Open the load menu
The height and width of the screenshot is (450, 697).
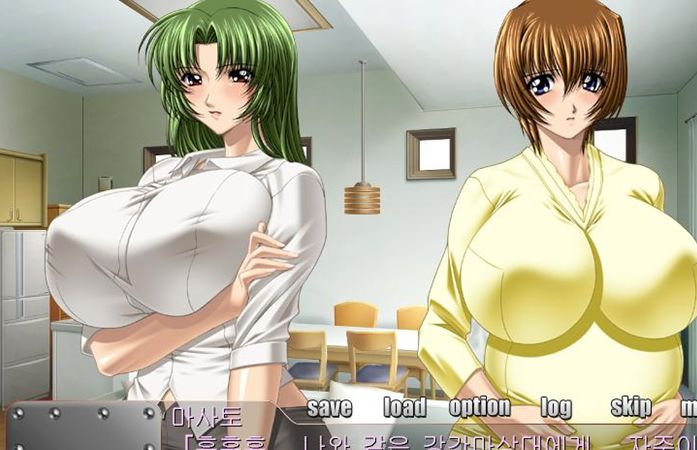(404, 408)
